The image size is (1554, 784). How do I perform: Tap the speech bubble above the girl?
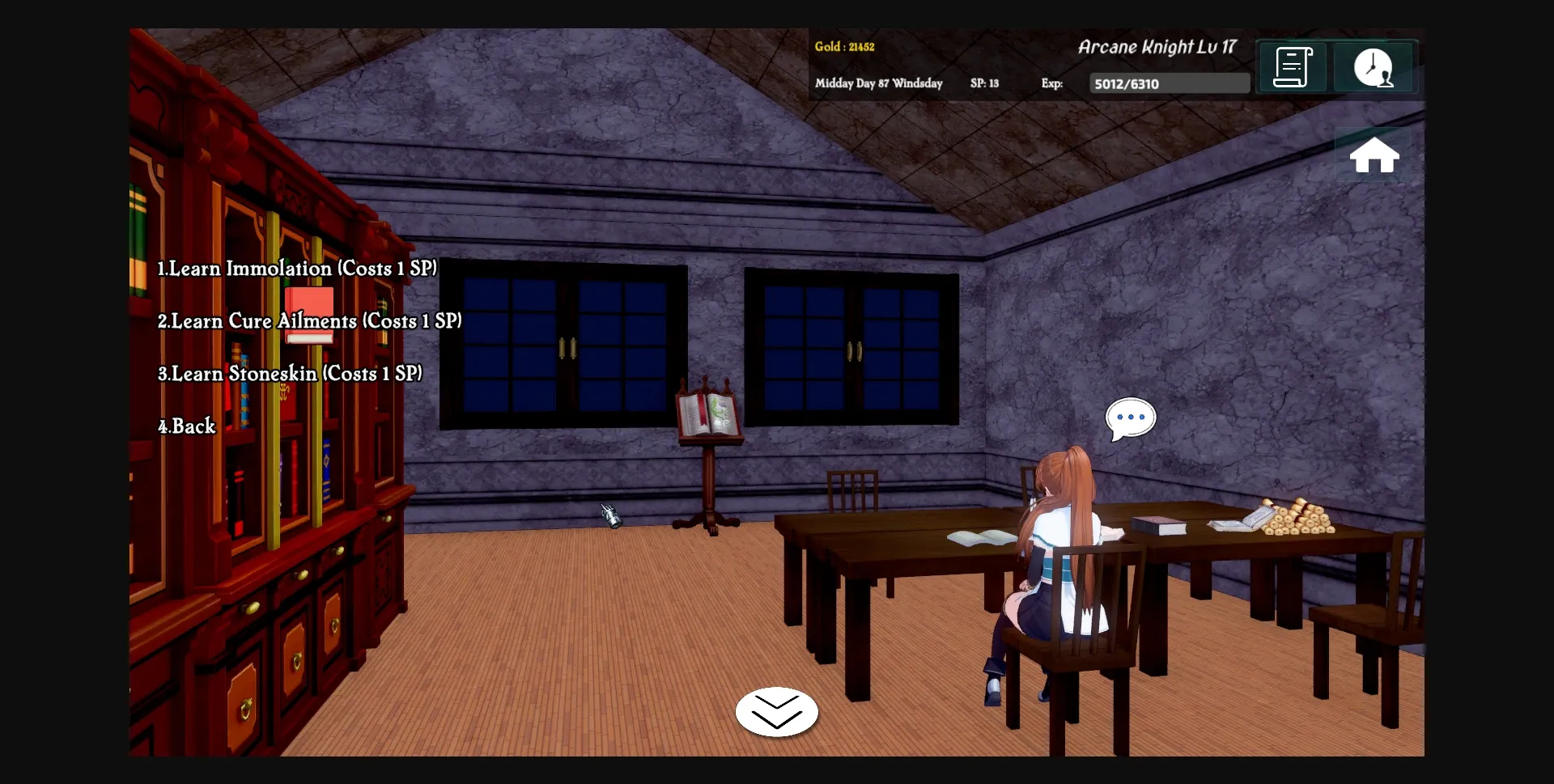[x=1130, y=417]
